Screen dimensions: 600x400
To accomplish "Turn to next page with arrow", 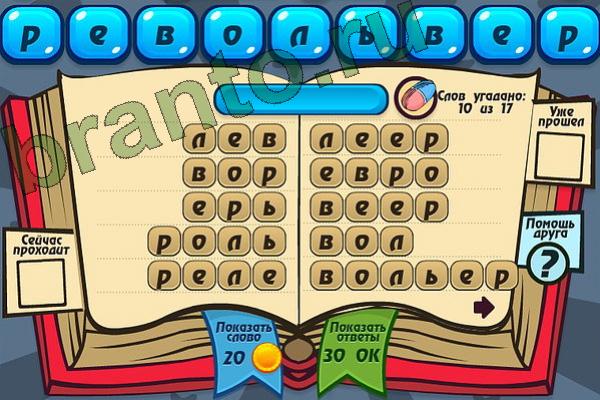I will pos(485,307).
